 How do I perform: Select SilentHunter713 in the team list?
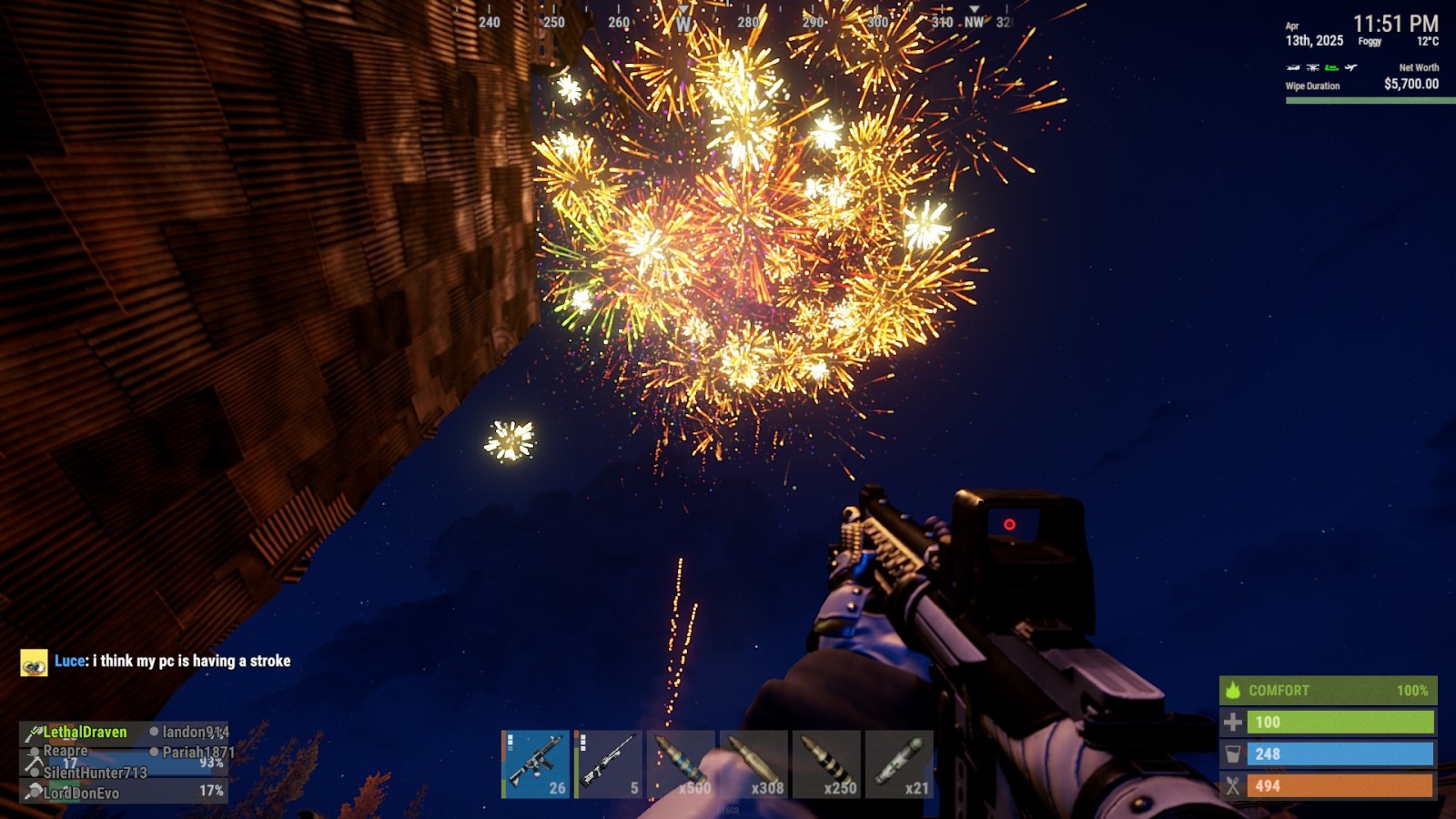[x=95, y=773]
